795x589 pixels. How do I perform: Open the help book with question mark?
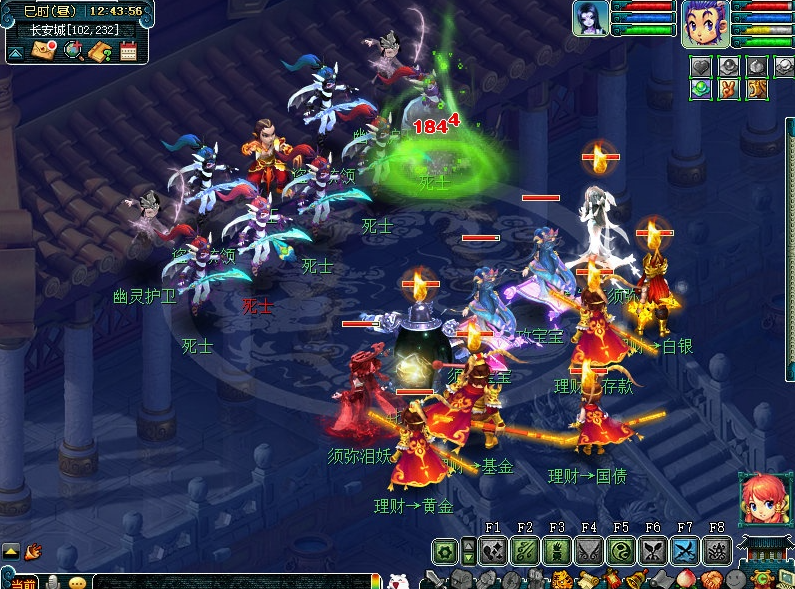pyautogui.click(x=99, y=51)
